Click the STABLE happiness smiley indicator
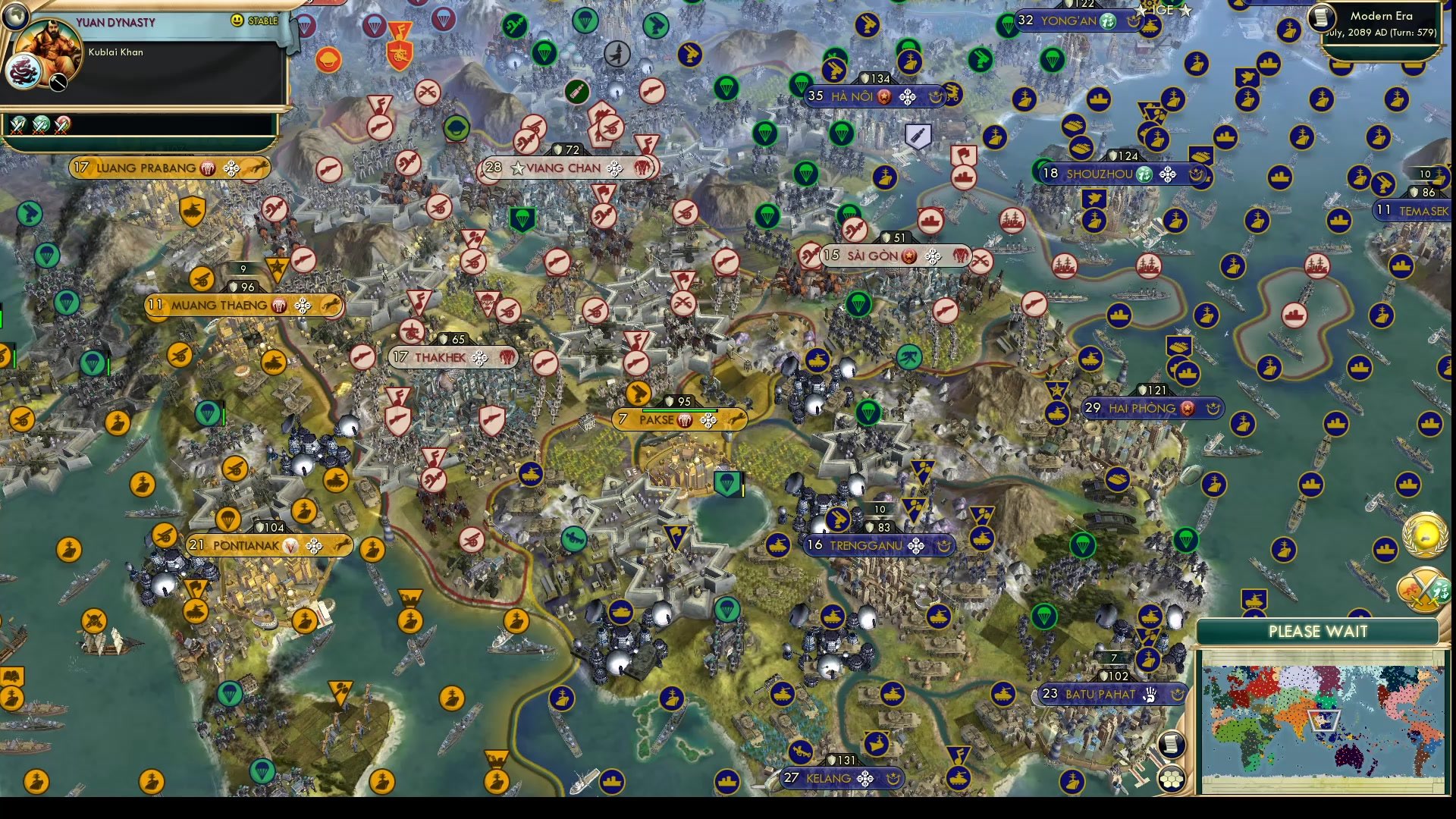This screenshot has width=1456, height=819. pos(237,21)
